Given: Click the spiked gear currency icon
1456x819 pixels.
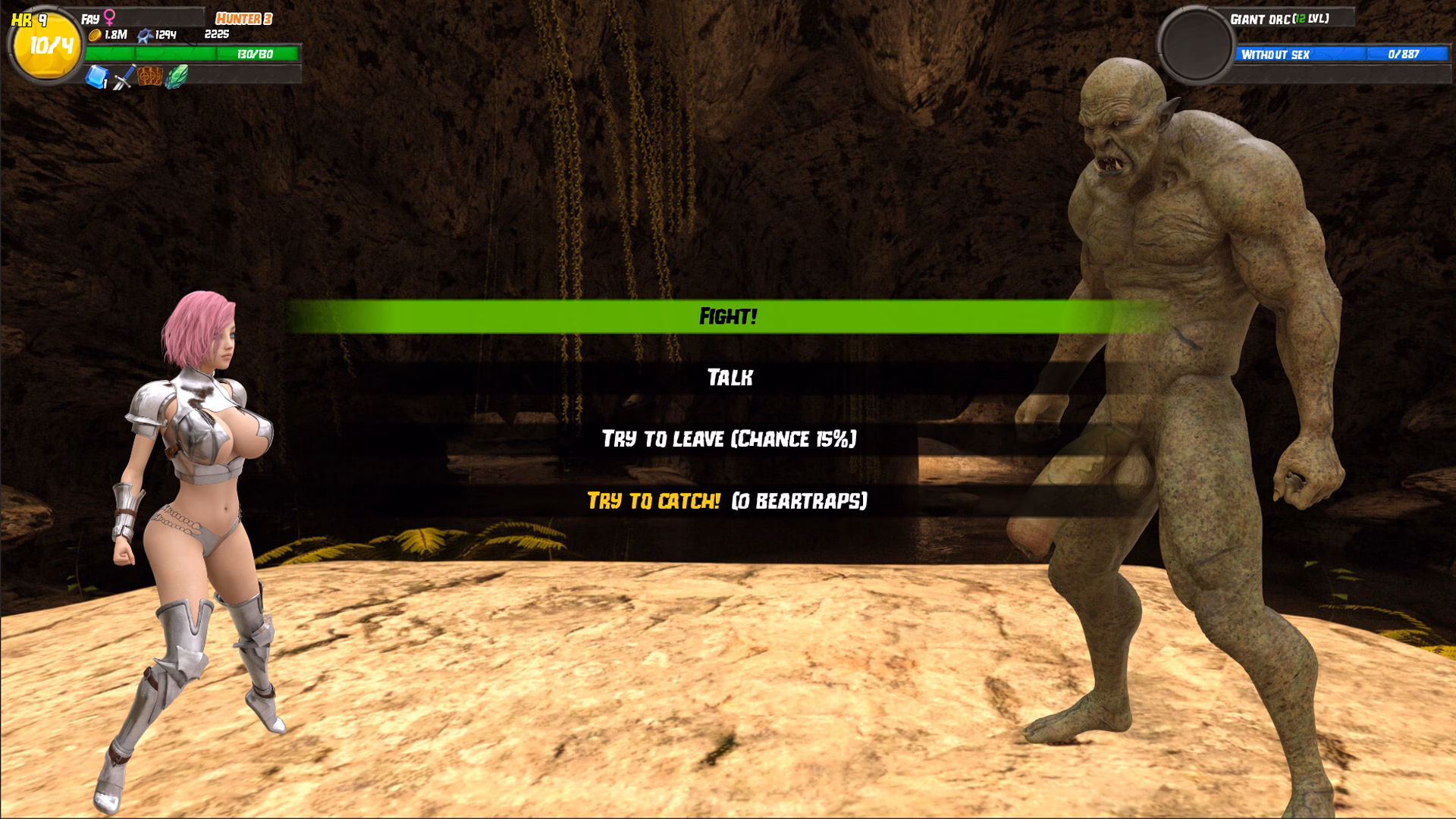Looking at the screenshot, I should click(x=144, y=34).
